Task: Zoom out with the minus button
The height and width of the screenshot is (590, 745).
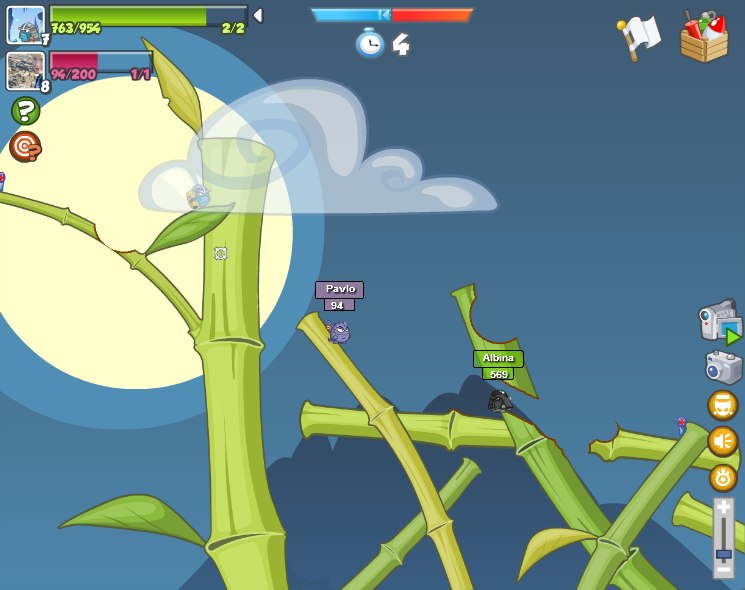Action: click(723, 571)
